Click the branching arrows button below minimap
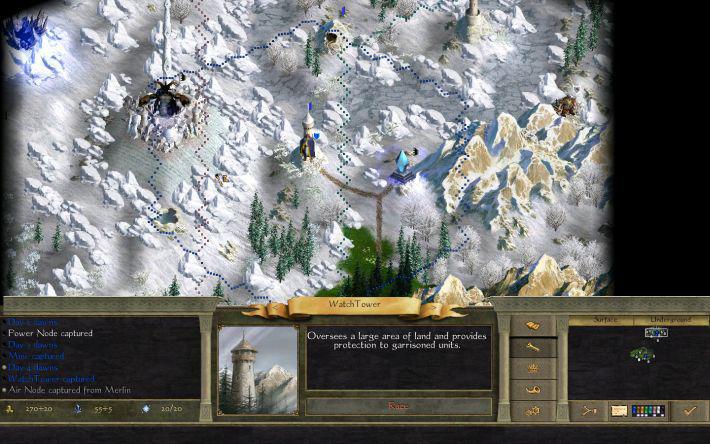The height and width of the screenshot is (444, 710). click(x=590, y=409)
